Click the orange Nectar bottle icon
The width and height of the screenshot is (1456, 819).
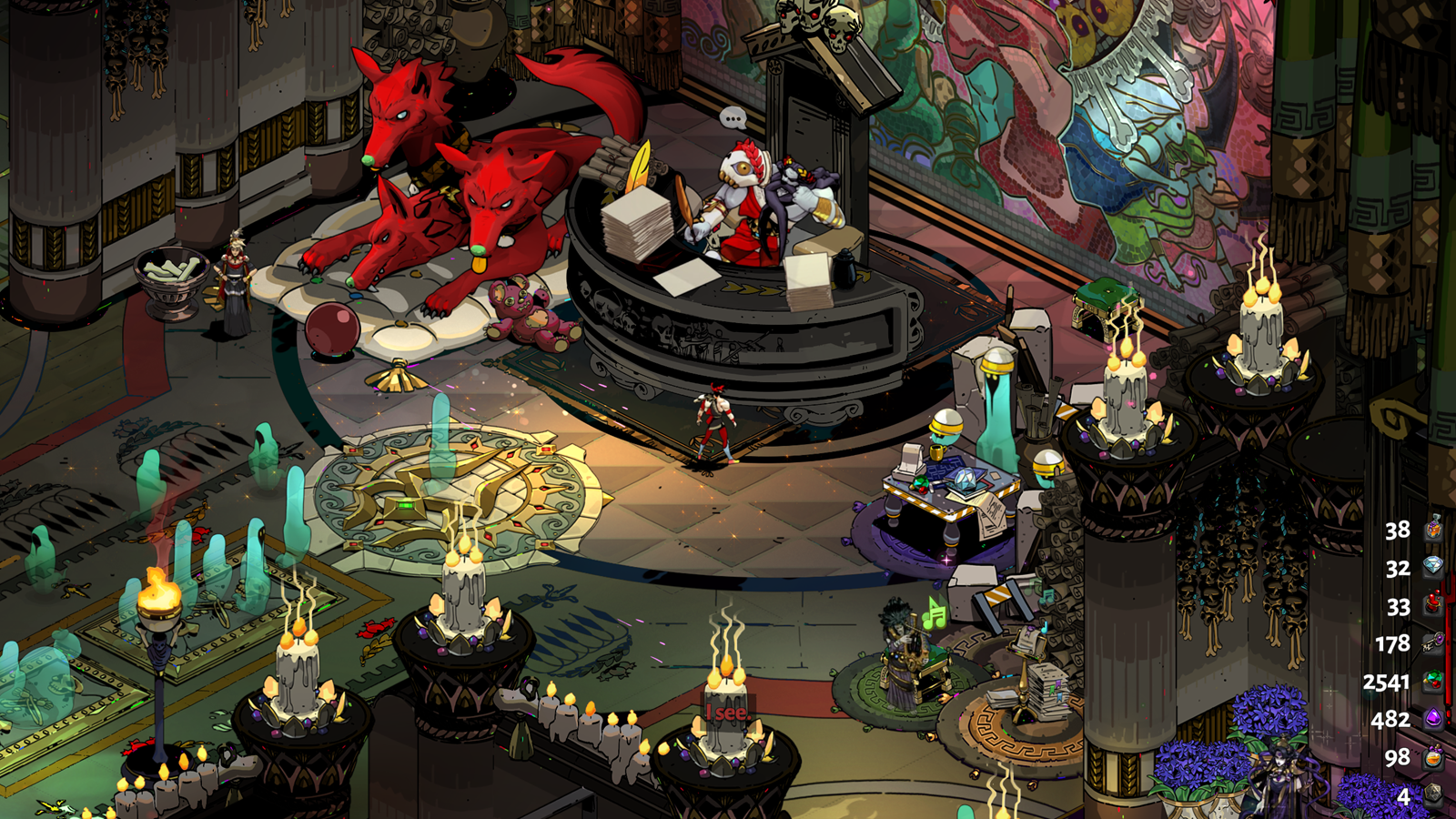click(x=1433, y=757)
